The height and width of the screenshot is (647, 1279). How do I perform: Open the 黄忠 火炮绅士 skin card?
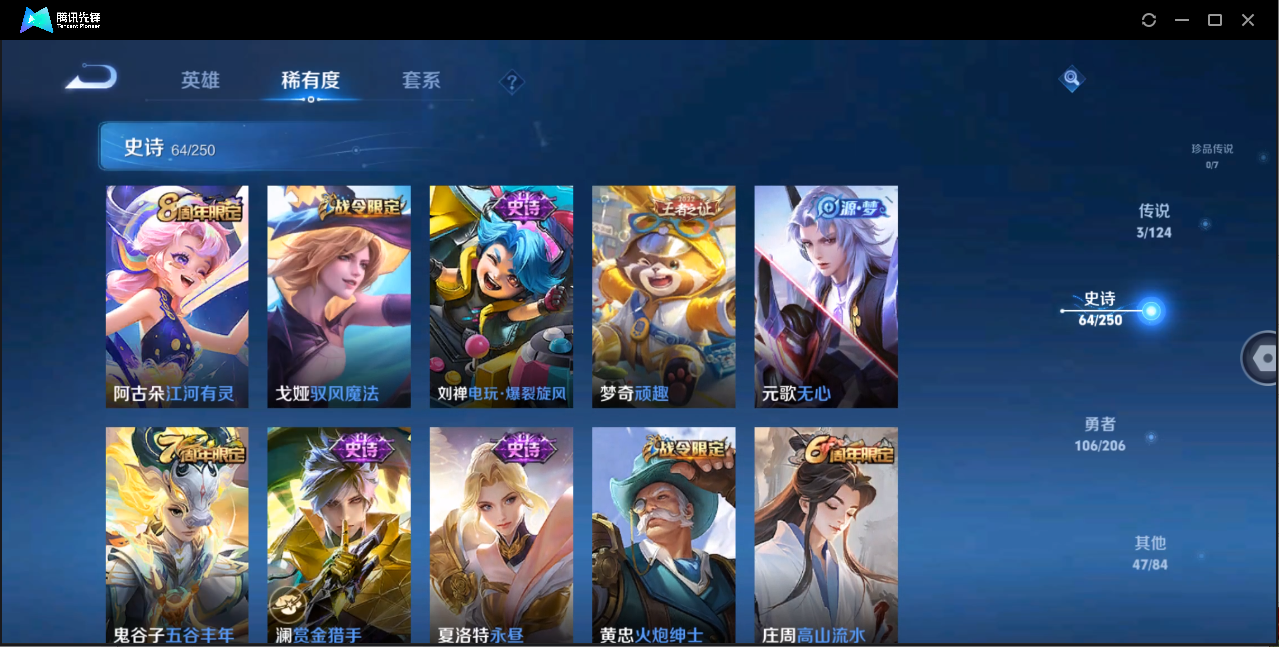click(x=663, y=535)
